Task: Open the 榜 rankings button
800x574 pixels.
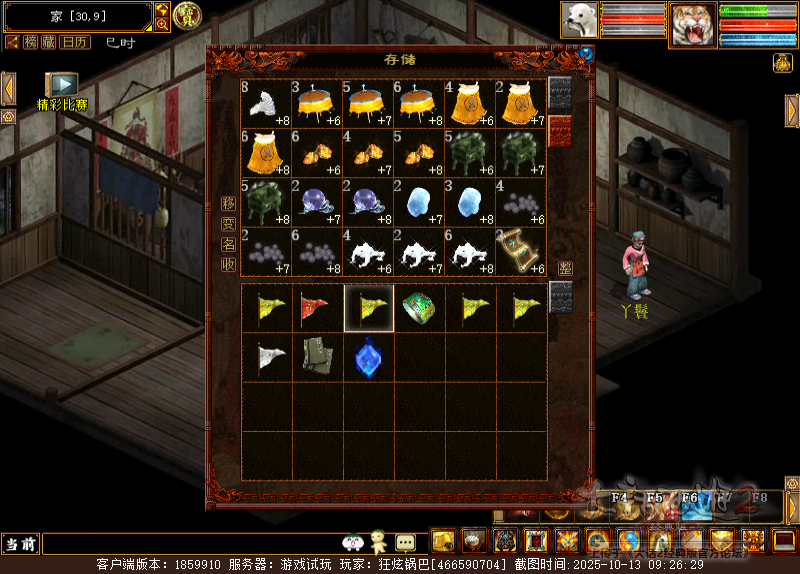Action: tap(33, 42)
